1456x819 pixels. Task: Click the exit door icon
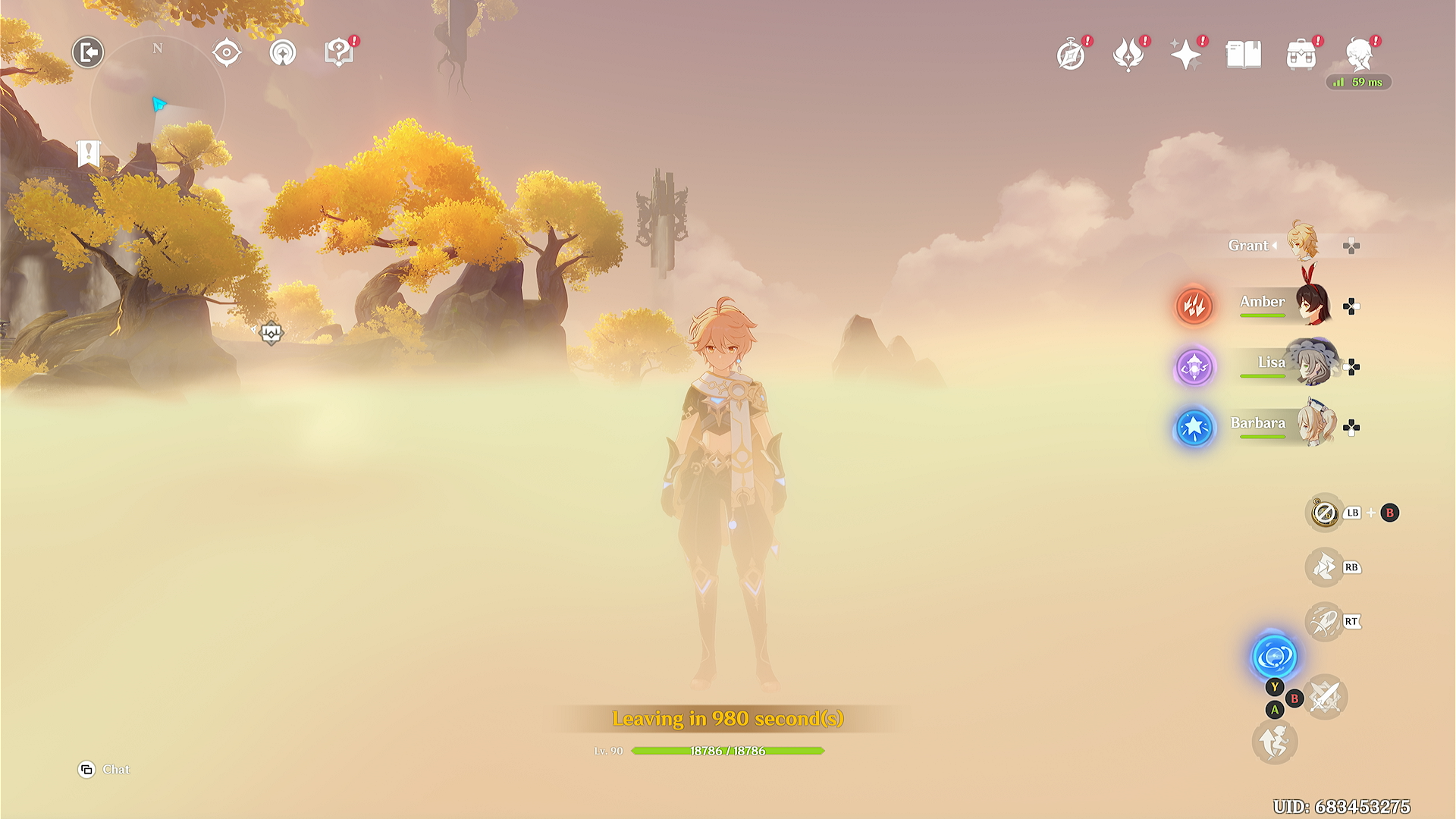88,52
